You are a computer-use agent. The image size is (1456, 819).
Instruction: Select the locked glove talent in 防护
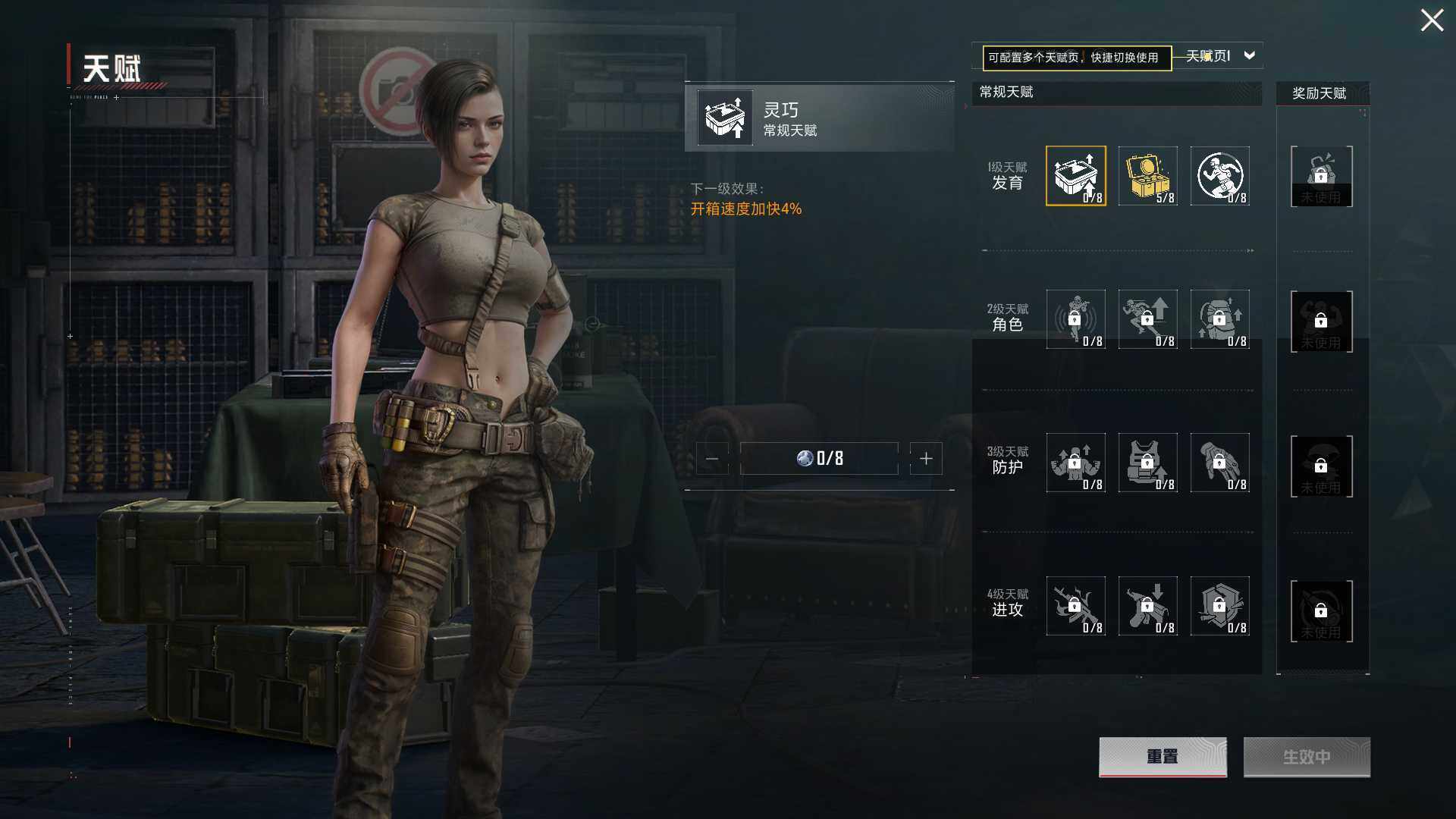point(1219,463)
